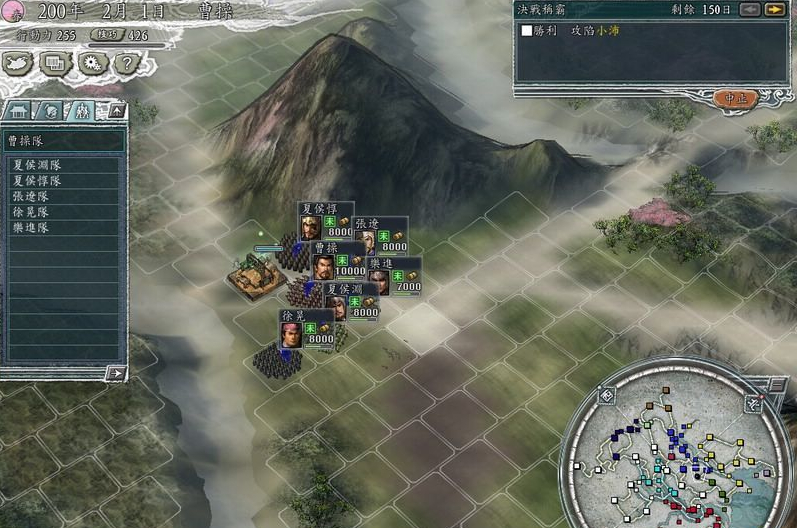Switch to the soldiers unit tab
This screenshot has height=528, width=798.
82,110
